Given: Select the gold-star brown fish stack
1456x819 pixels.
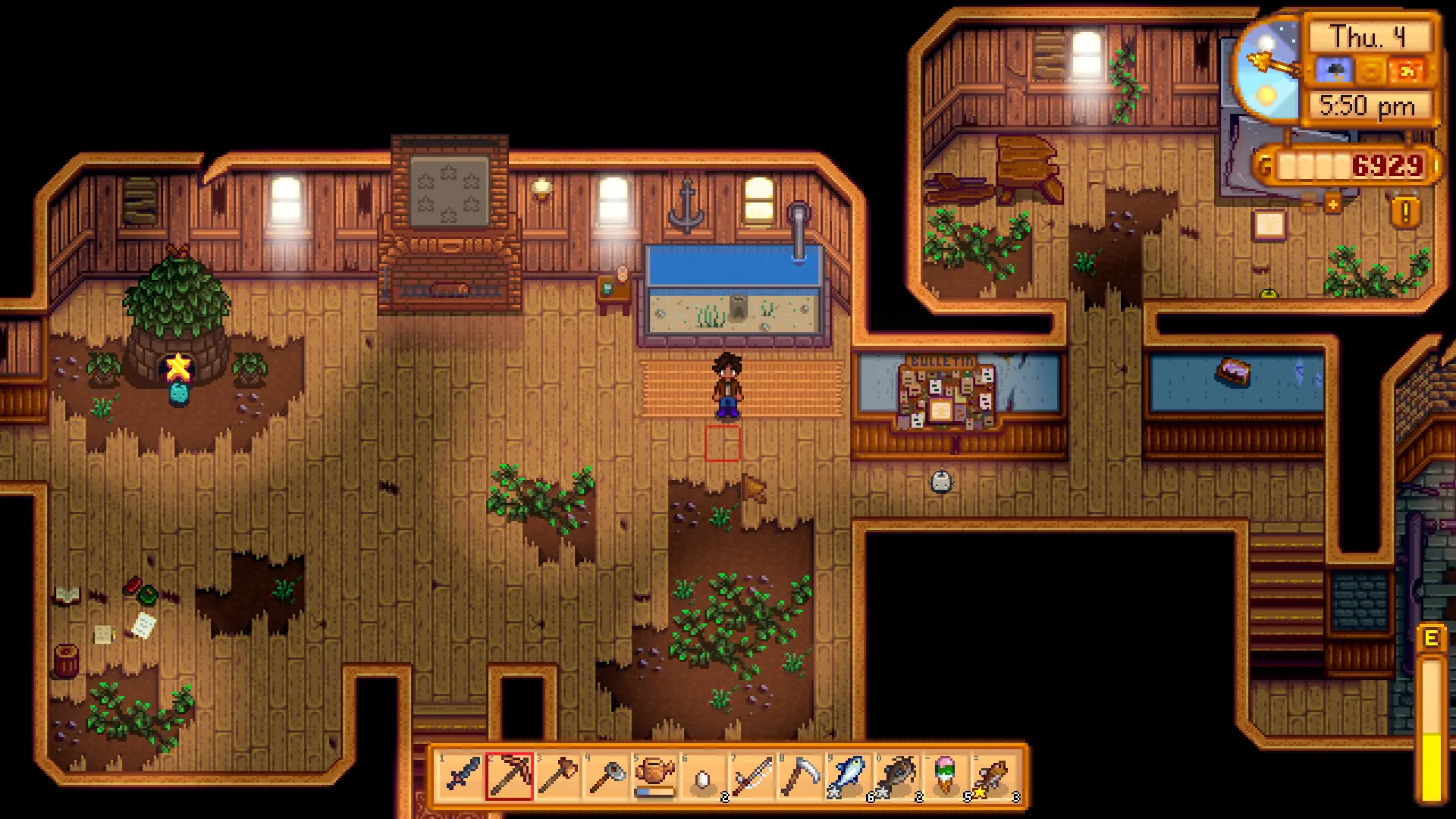Looking at the screenshot, I should 995,777.
